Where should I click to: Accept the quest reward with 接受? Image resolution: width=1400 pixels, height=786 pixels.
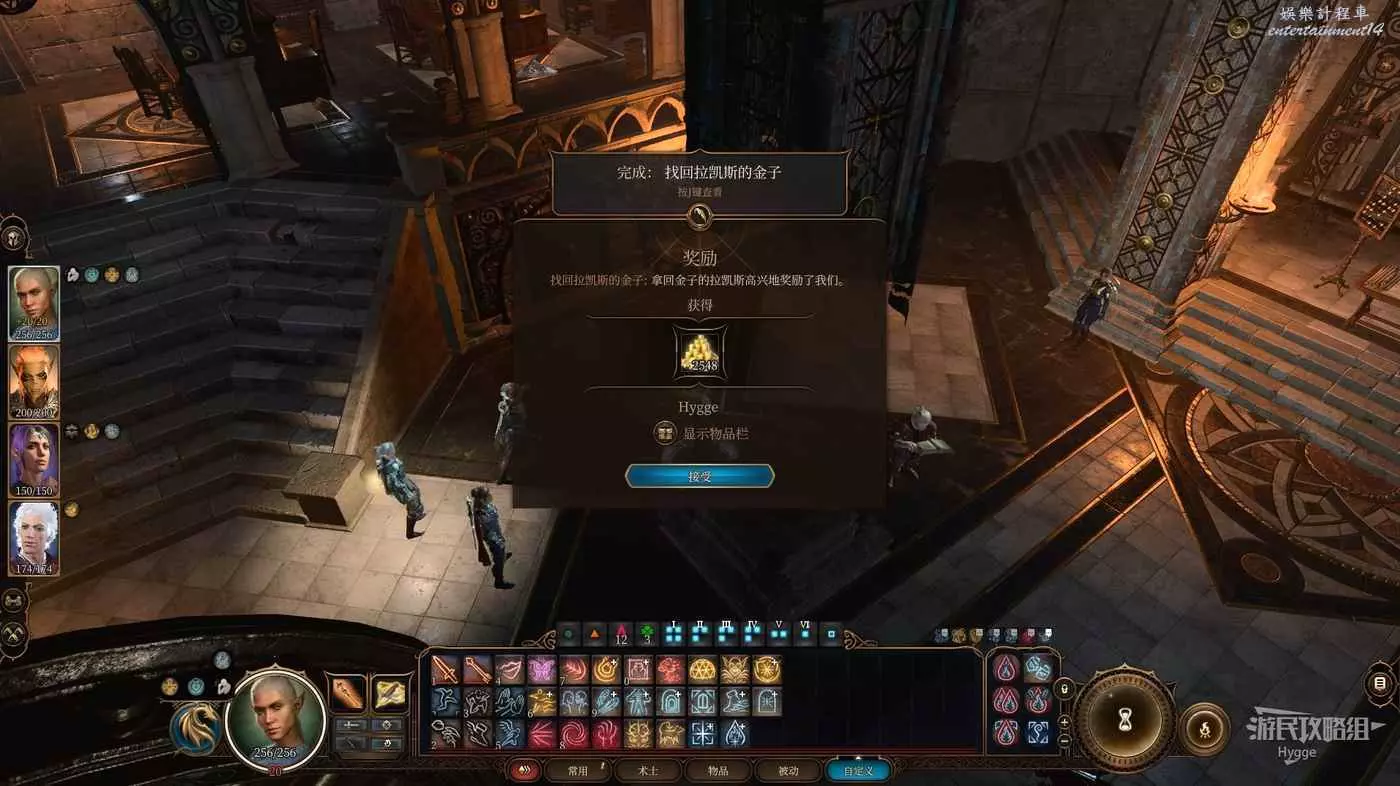tap(699, 476)
